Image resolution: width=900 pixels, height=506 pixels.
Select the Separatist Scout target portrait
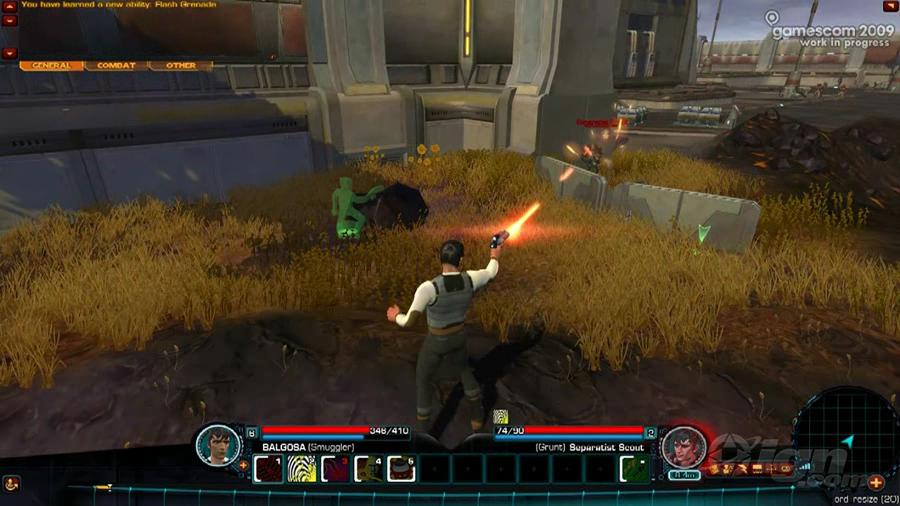coord(683,446)
